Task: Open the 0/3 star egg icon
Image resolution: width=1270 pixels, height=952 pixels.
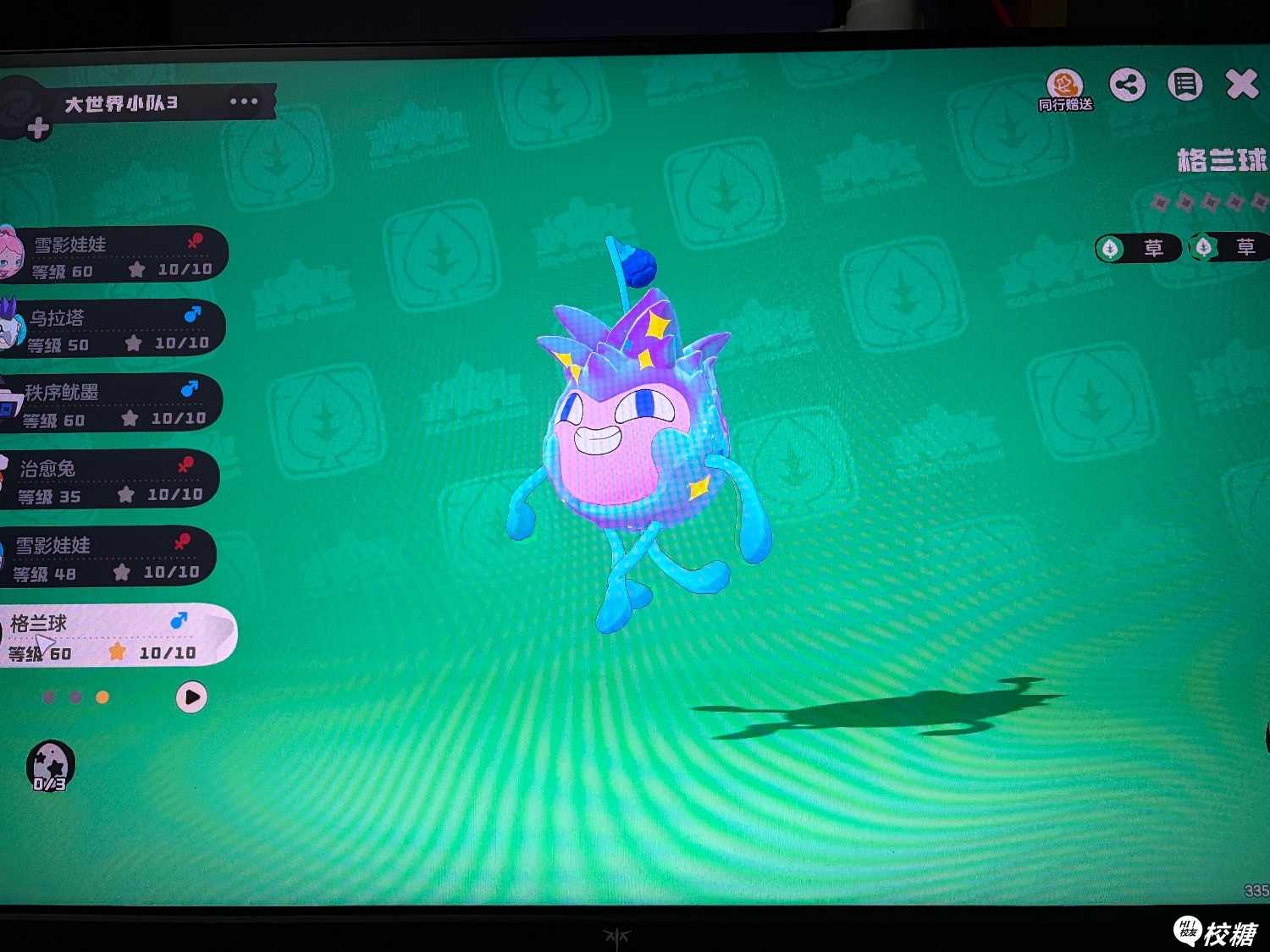Action: (50, 767)
